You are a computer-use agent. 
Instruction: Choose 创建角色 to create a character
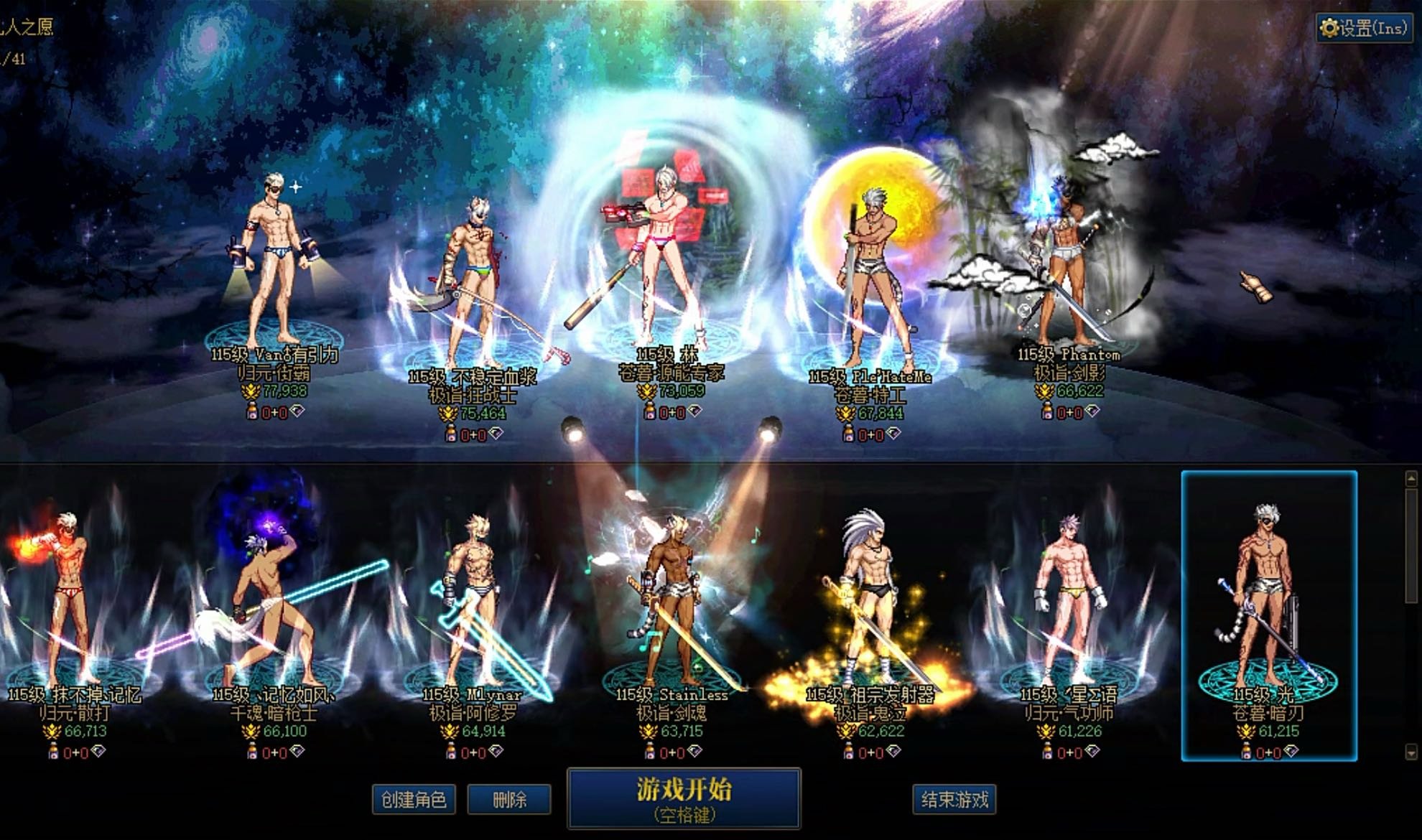tap(414, 799)
